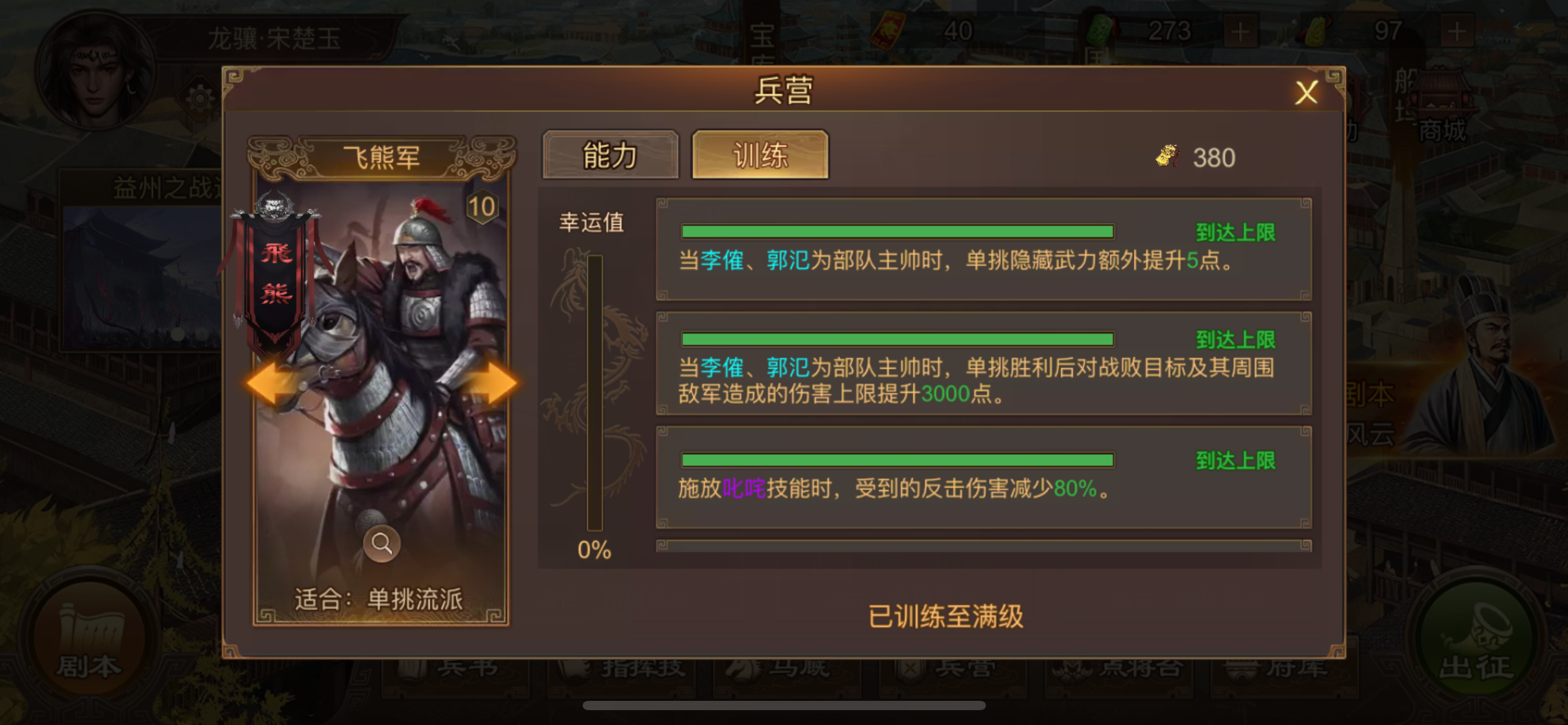Click the gold coin icon next to 380
1568x725 pixels.
coord(1168,157)
